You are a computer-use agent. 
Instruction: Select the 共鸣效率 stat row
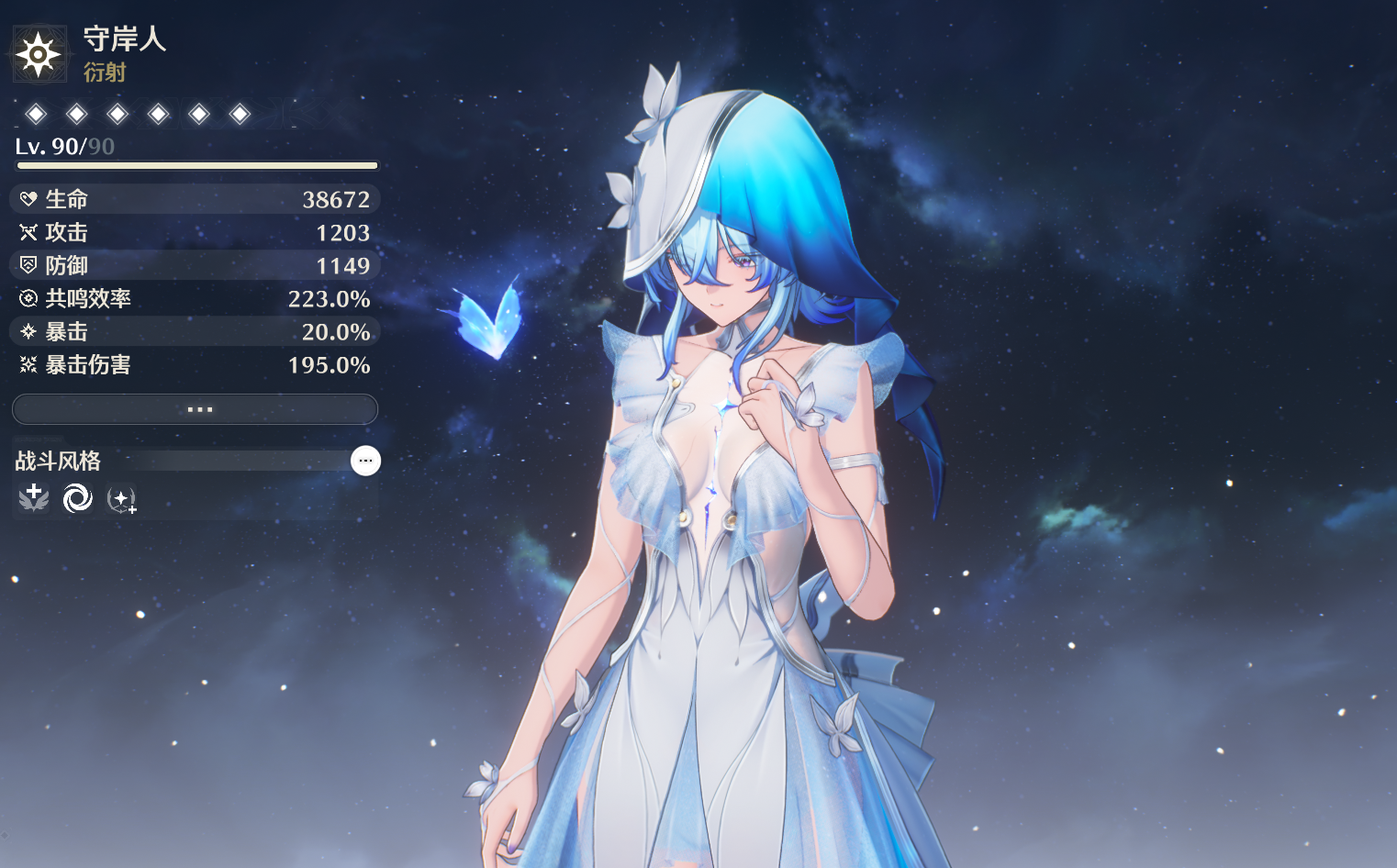(x=195, y=298)
